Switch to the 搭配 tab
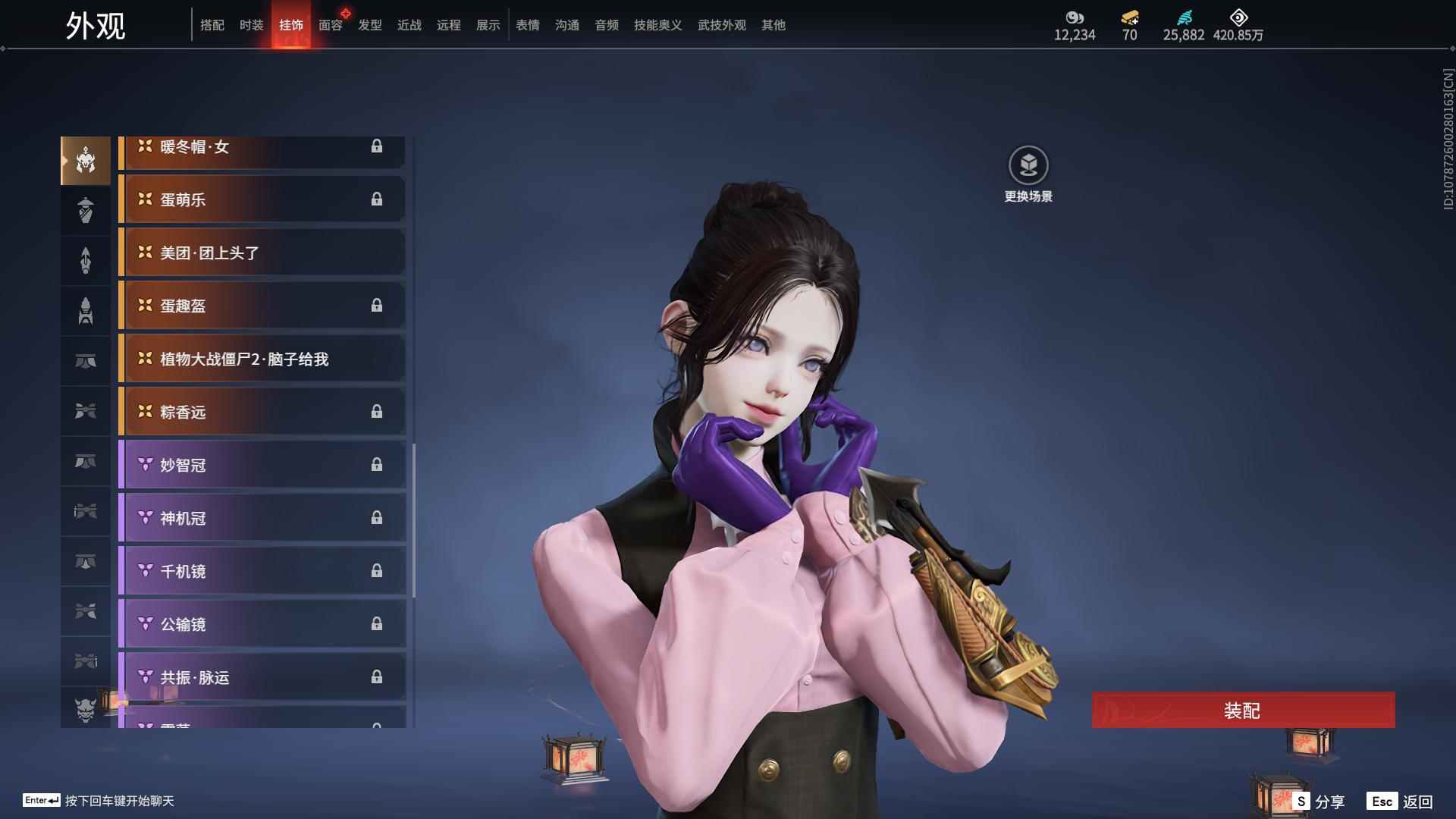 coord(212,25)
